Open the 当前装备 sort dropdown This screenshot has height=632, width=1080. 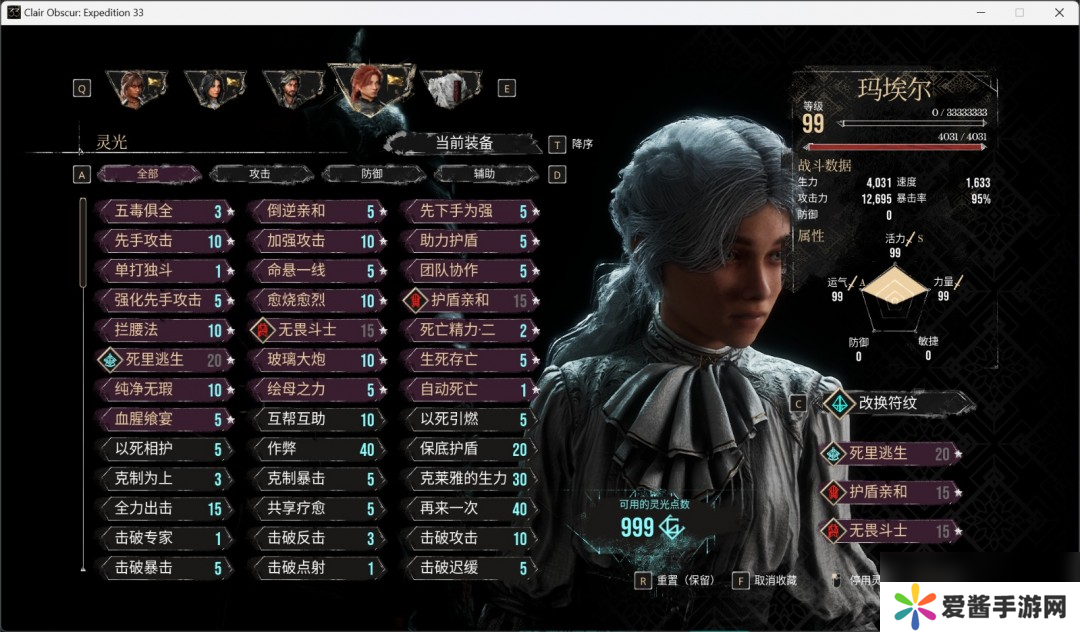464,143
